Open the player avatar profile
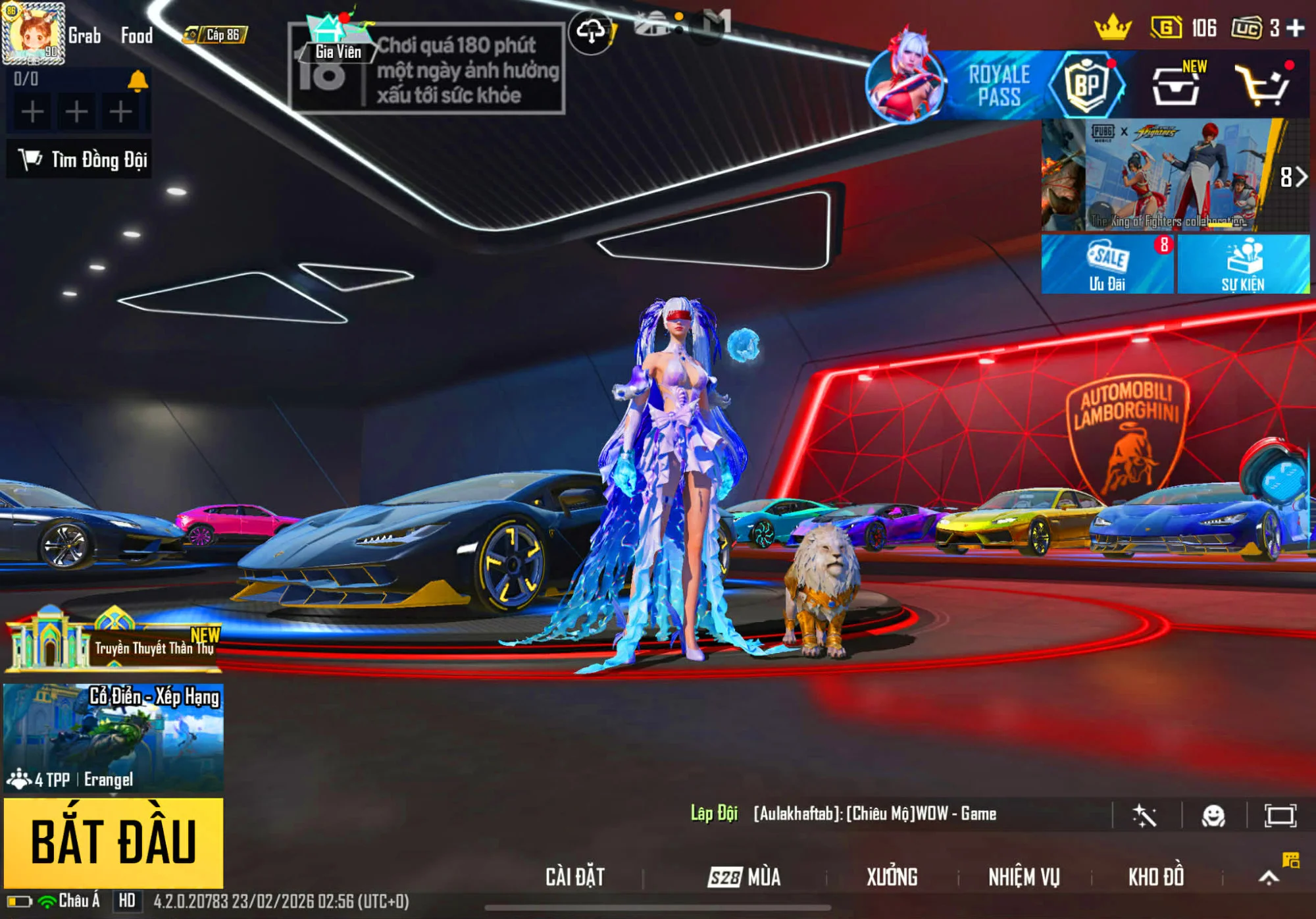Screen dimensions: 1316x919 pyautogui.click(x=34, y=33)
